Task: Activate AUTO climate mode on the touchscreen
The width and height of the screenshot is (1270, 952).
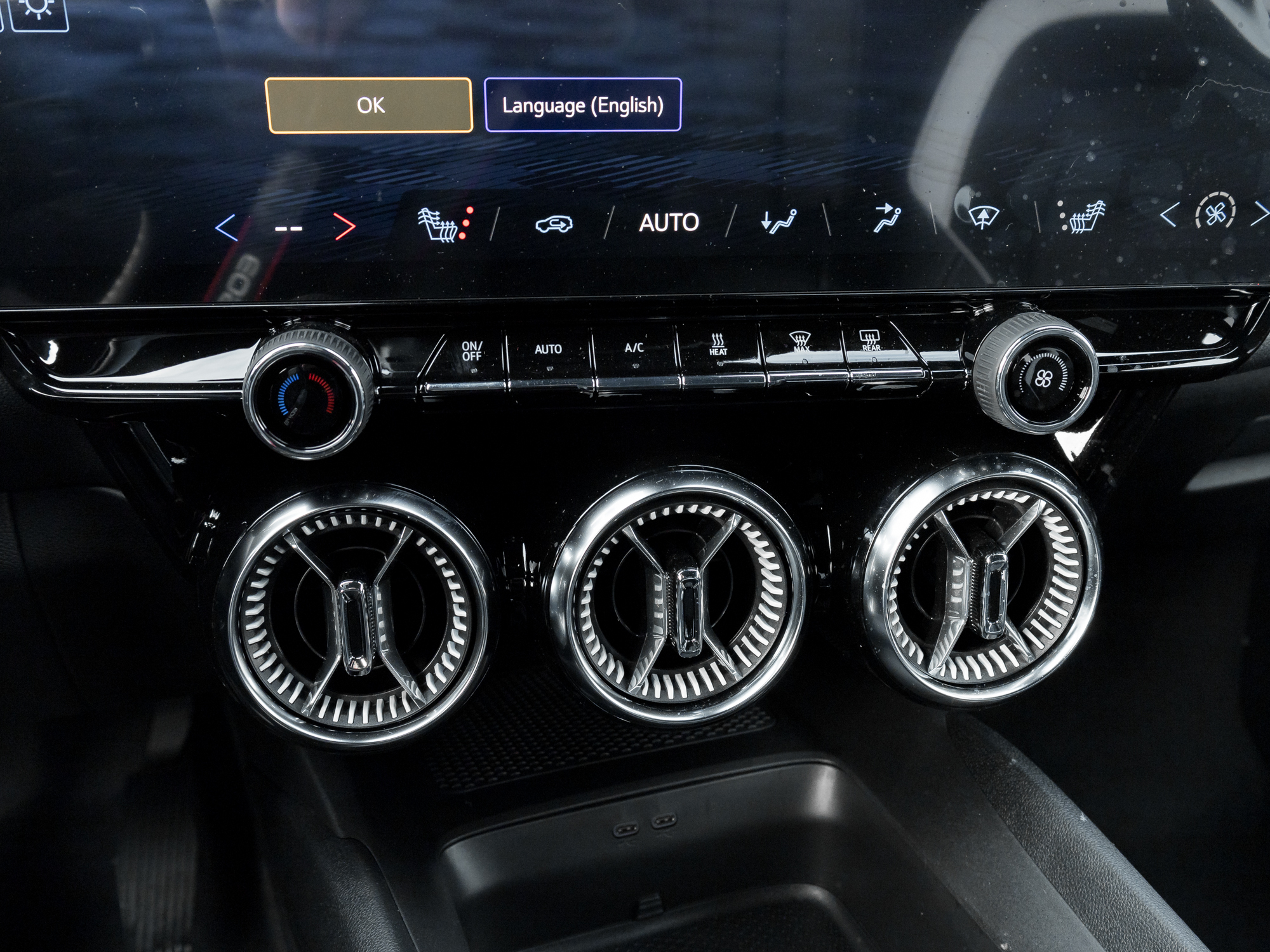Action: (x=669, y=223)
